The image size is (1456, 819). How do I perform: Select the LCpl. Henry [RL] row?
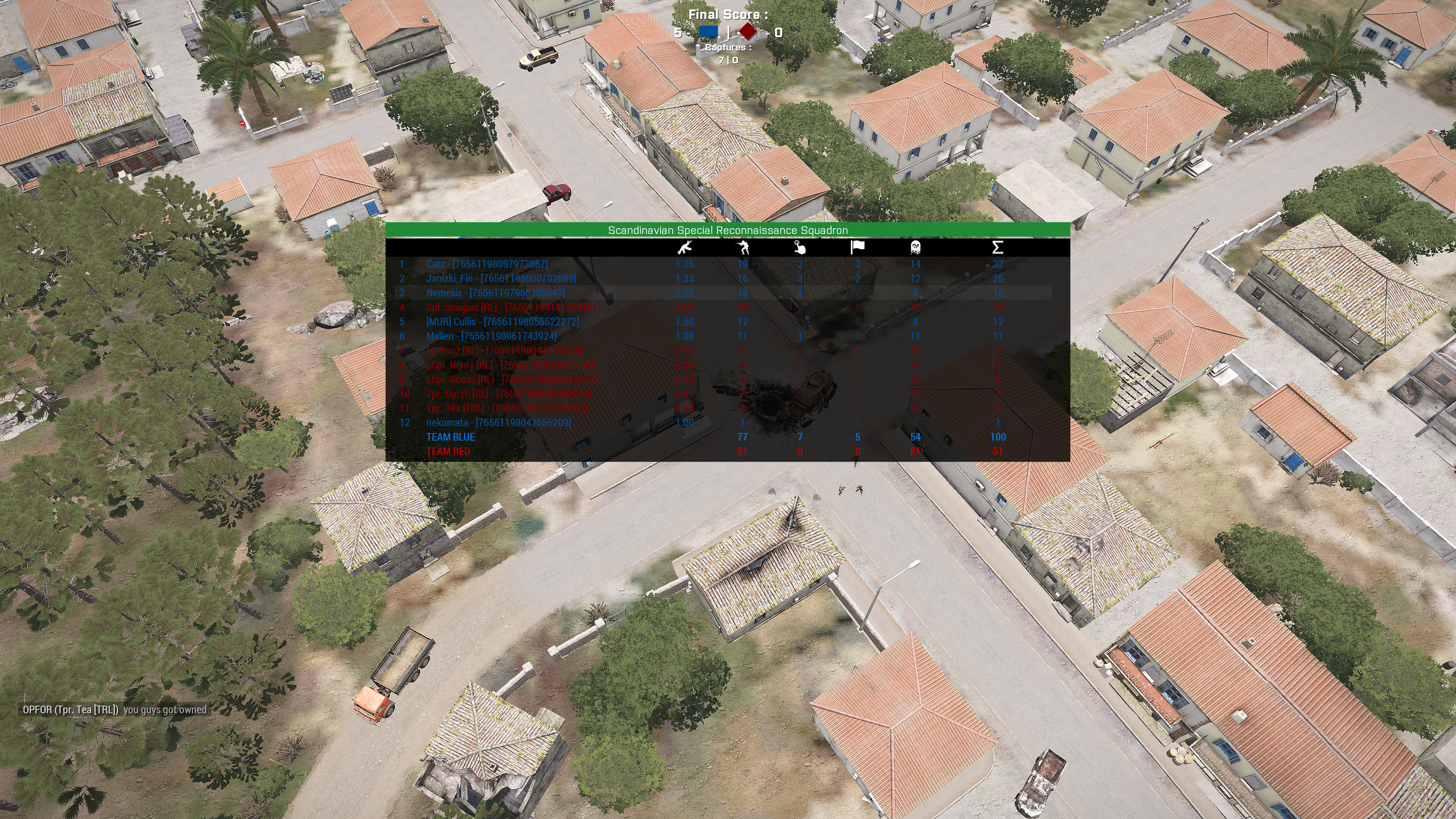pyautogui.click(x=510, y=365)
